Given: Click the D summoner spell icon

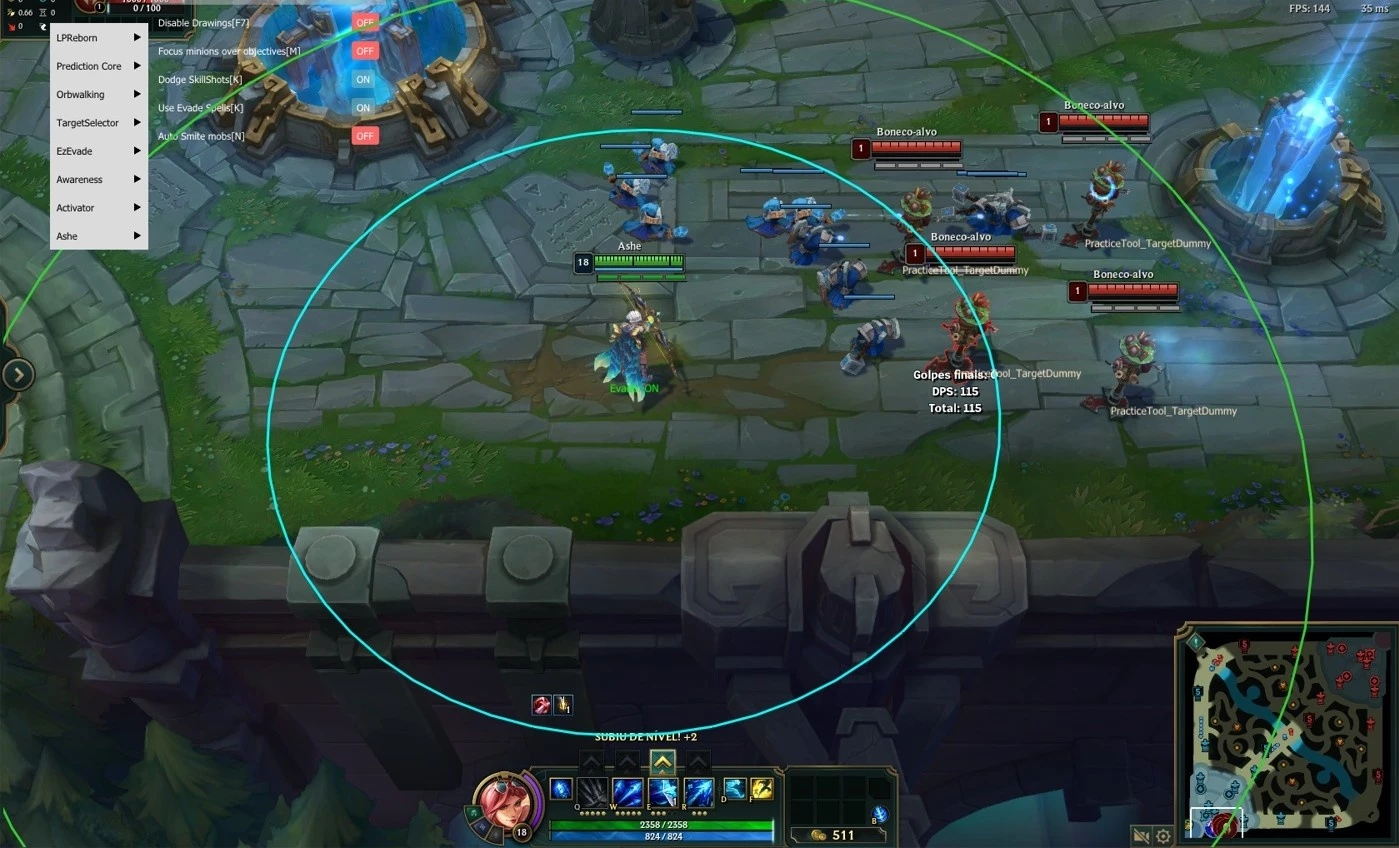Looking at the screenshot, I should pyautogui.click(x=736, y=790).
